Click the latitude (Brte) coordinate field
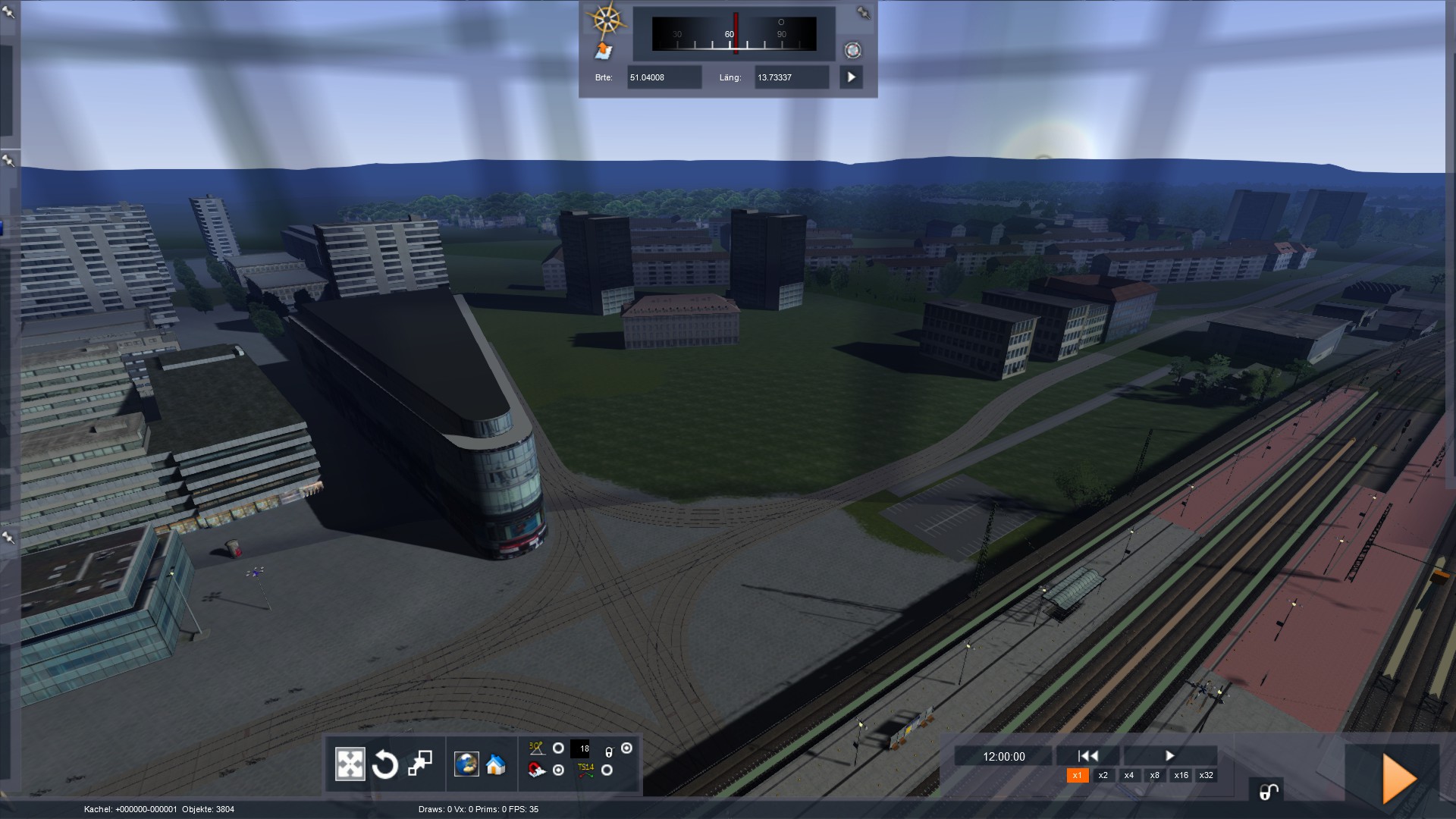This screenshot has width=1456, height=819. (664, 77)
